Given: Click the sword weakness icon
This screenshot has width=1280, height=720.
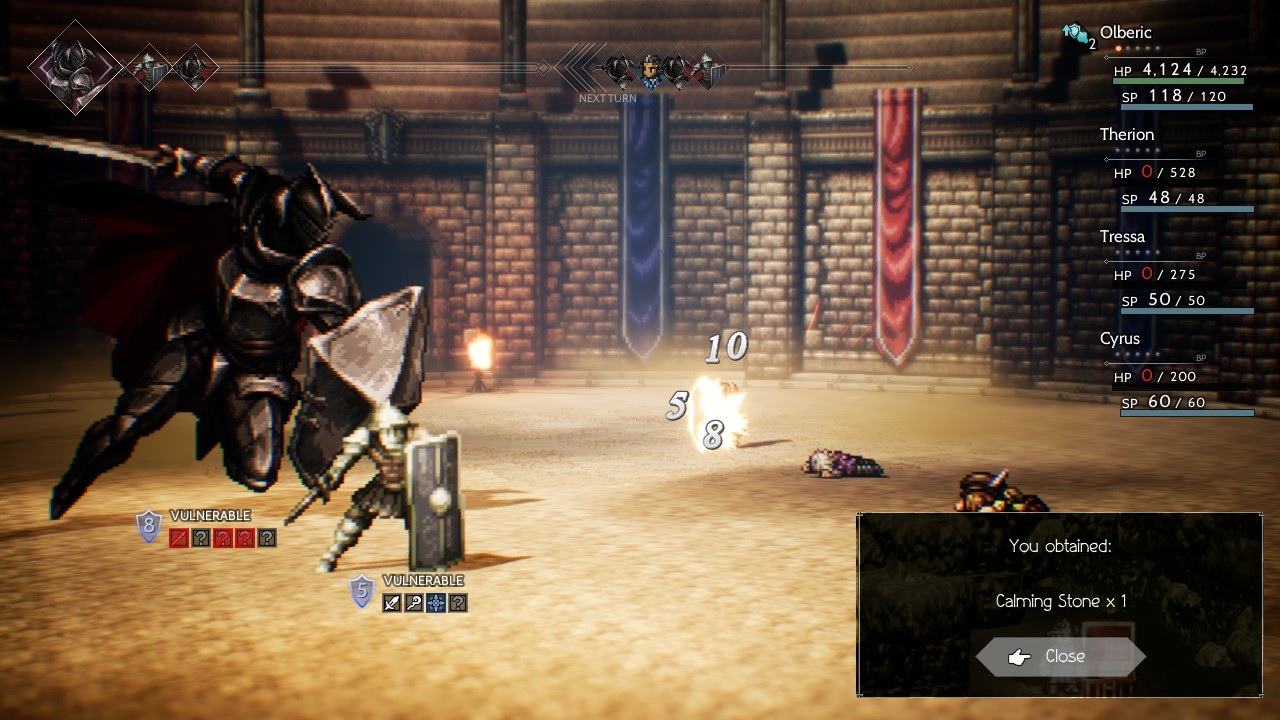Looking at the screenshot, I should pos(392,602).
